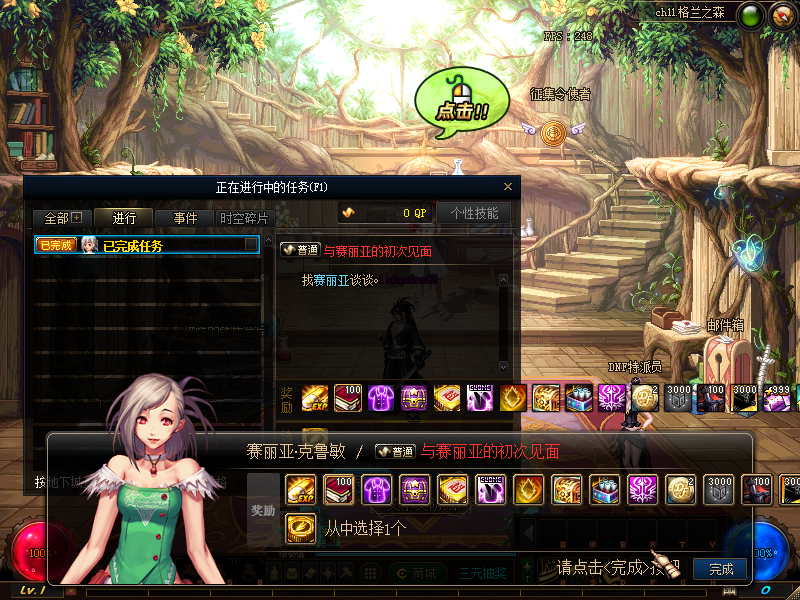Show the 时空碎片 tab
This screenshot has height=600, width=800.
coord(244,218)
